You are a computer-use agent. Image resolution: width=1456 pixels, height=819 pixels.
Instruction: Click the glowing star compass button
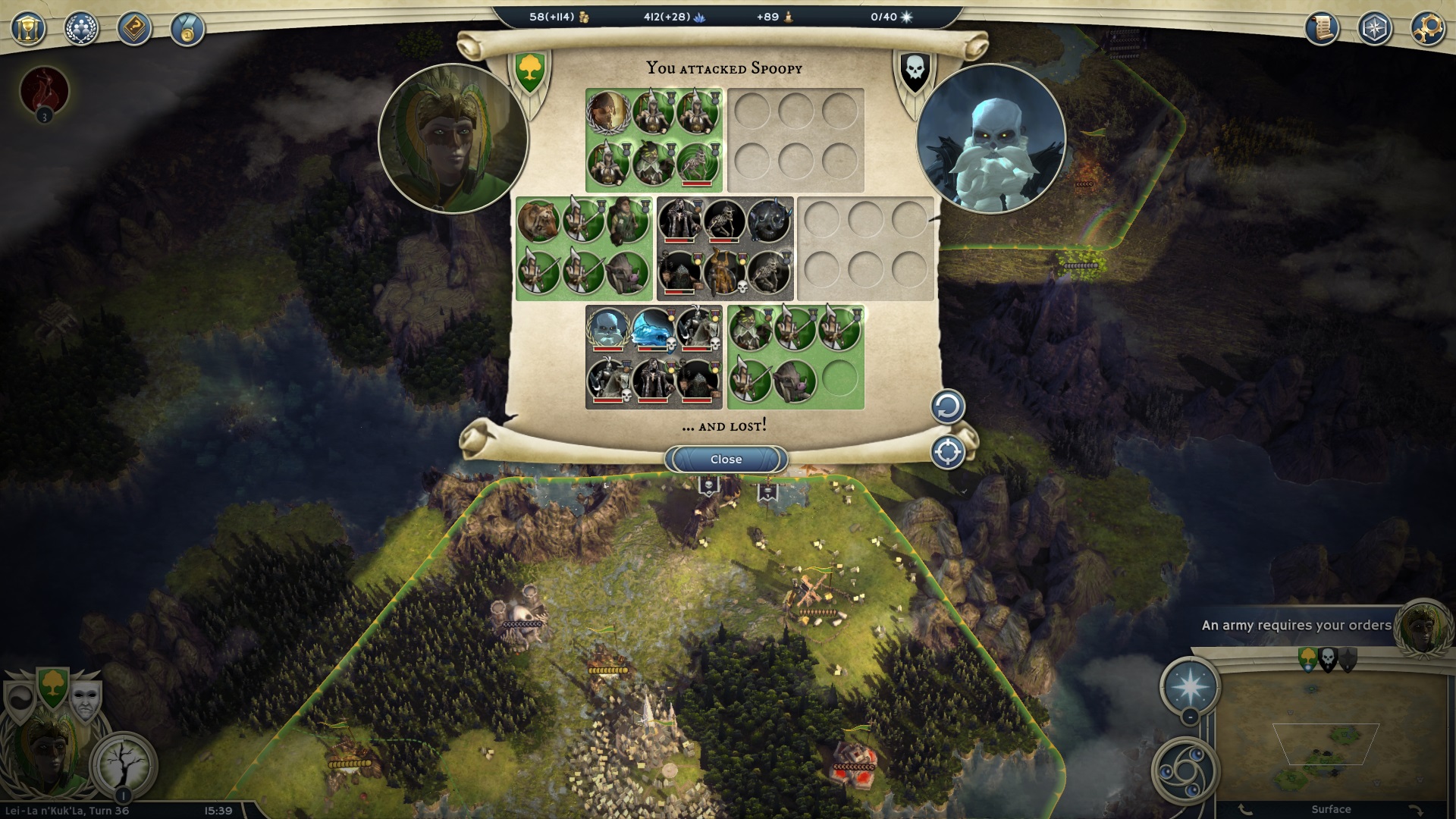pos(1189,686)
